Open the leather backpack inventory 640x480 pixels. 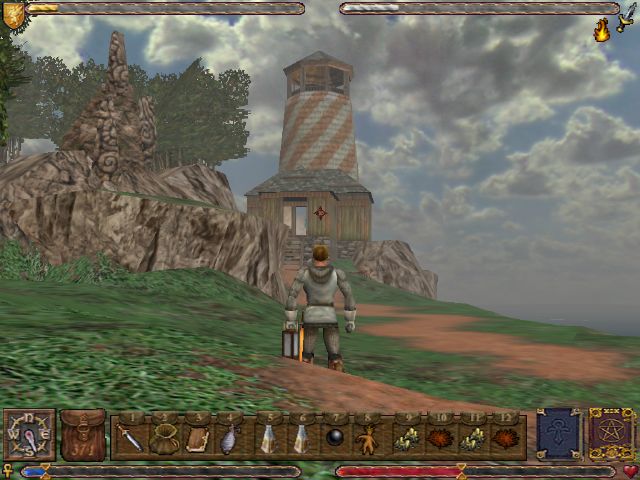coord(83,435)
